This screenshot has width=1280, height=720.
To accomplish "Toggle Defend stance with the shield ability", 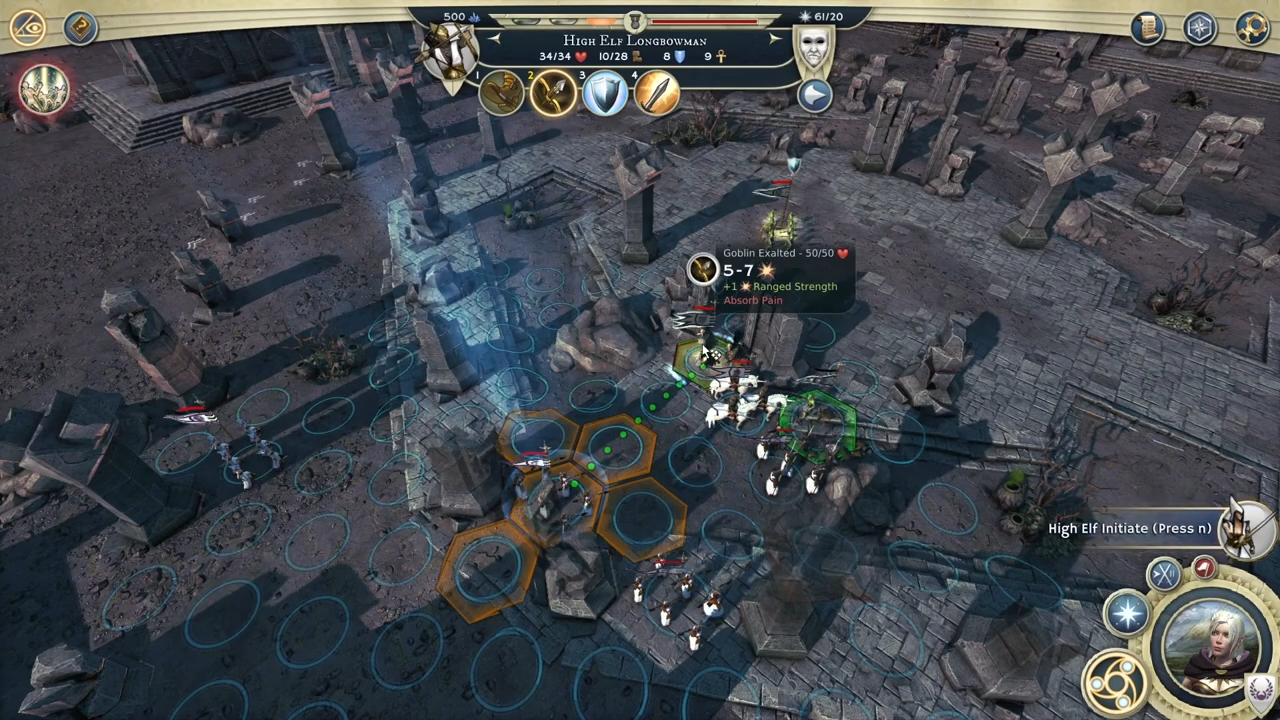I will pos(604,93).
